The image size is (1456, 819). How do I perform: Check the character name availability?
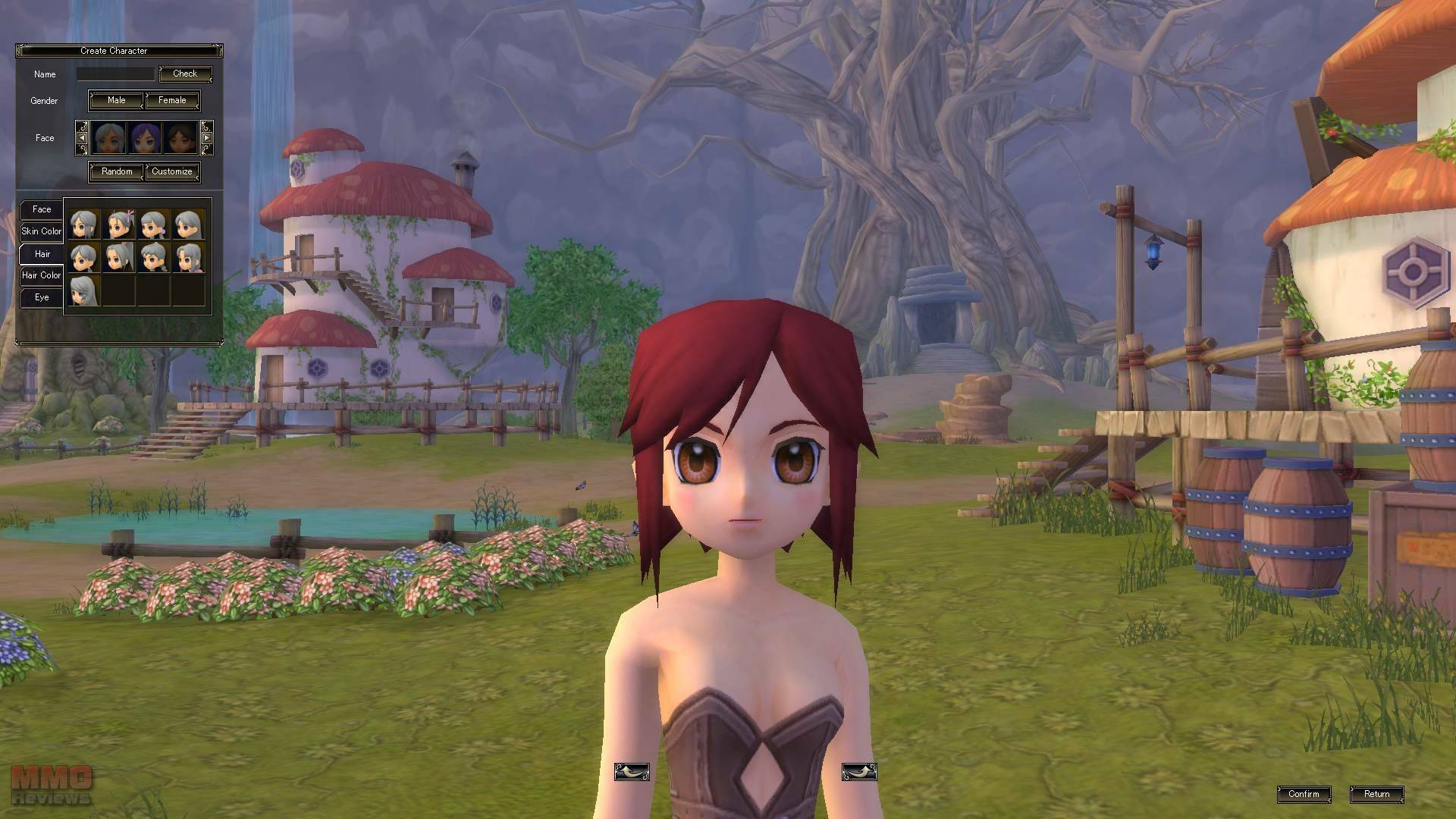pyautogui.click(x=184, y=74)
